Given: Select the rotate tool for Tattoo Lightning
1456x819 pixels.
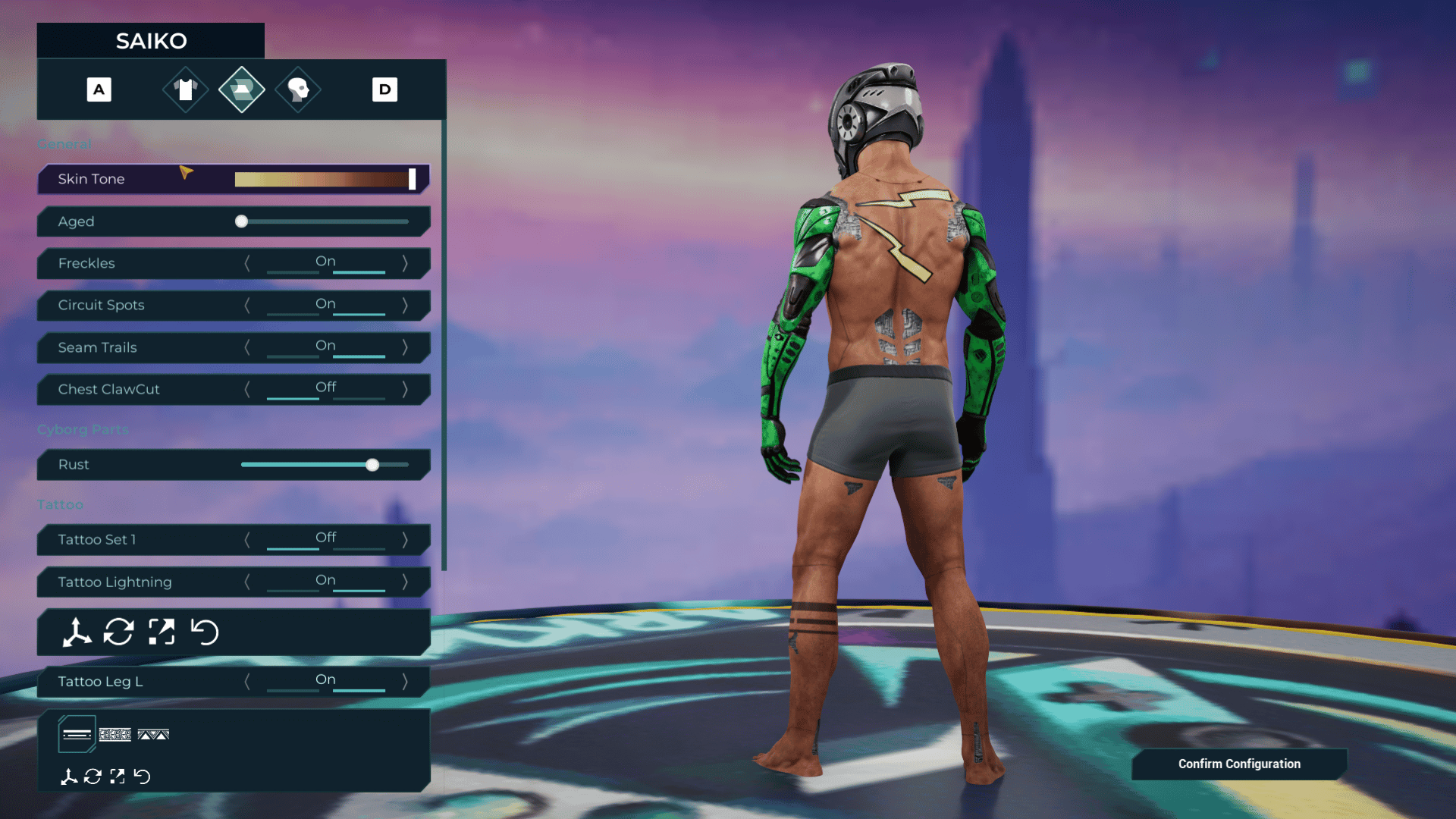Looking at the screenshot, I should (118, 632).
